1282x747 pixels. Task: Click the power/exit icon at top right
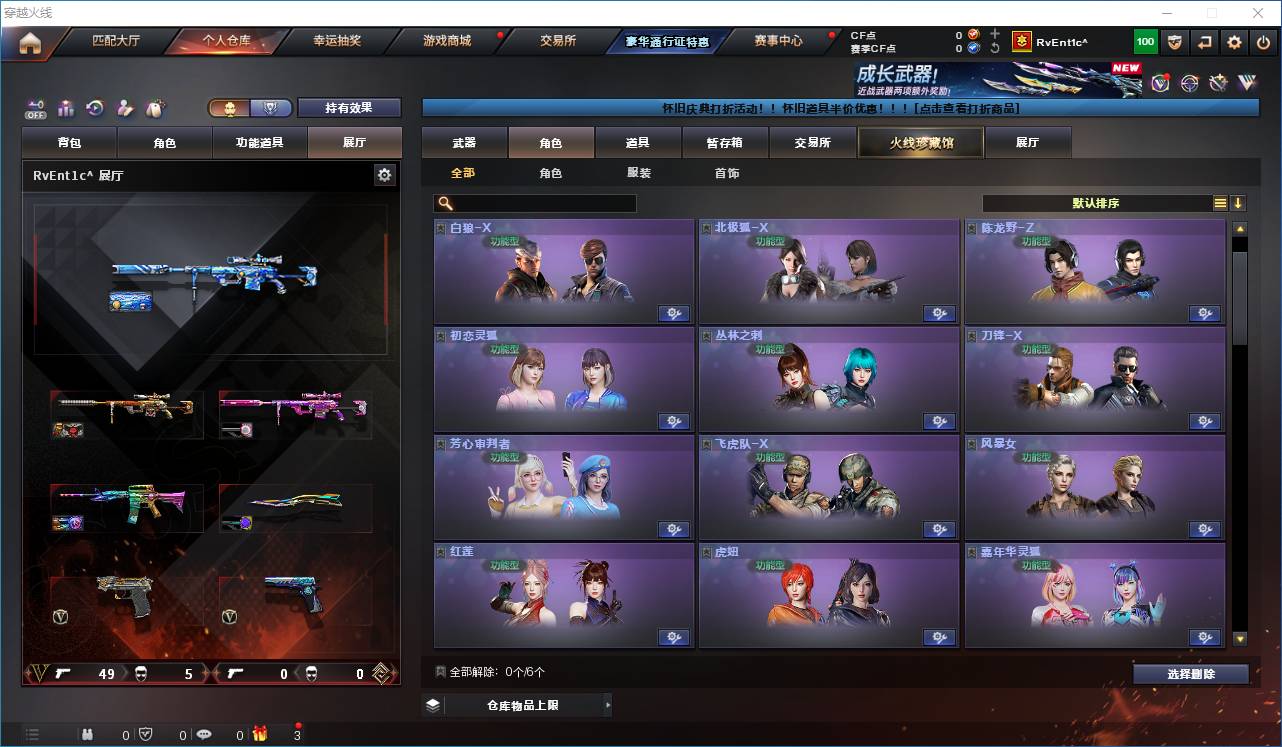pos(1265,41)
